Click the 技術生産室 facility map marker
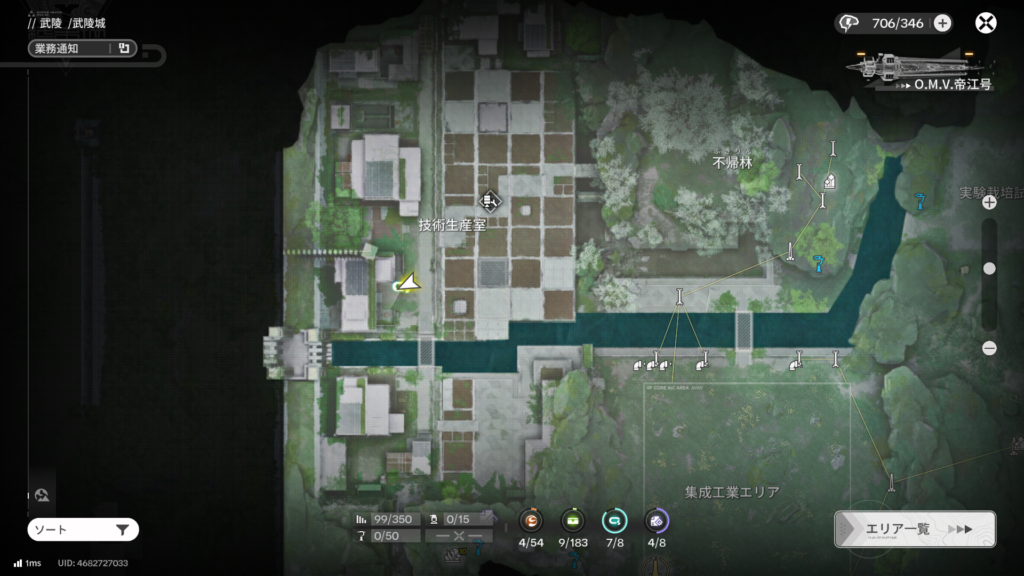1024x576 pixels. click(490, 200)
